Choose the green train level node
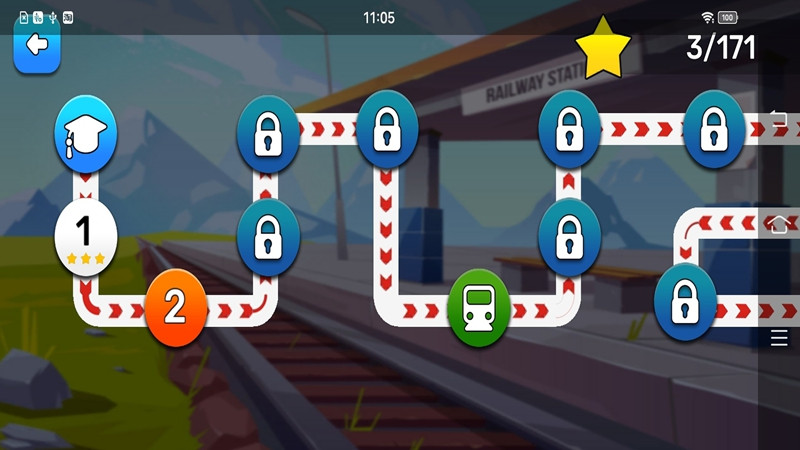 [479, 308]
